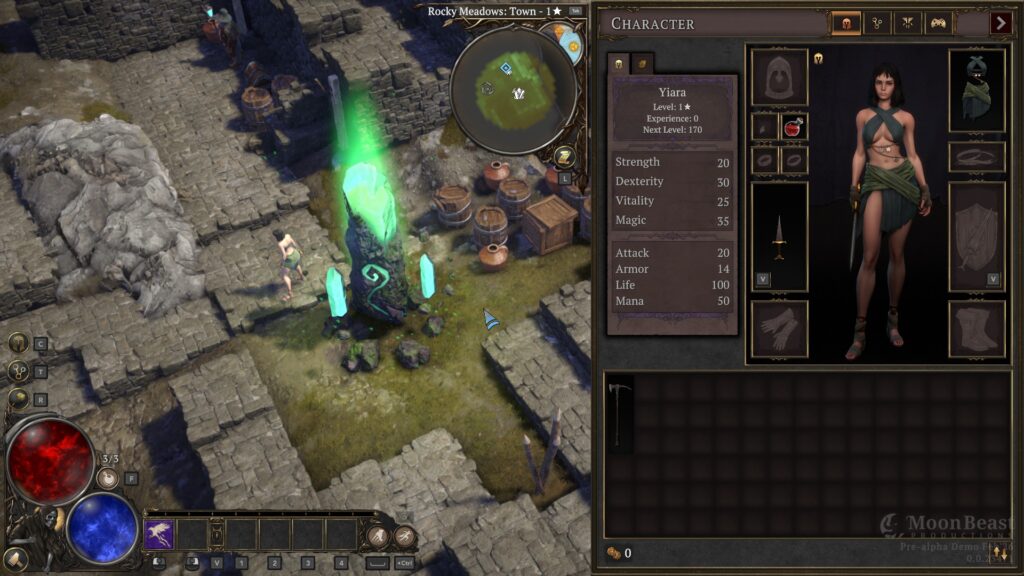Click the golden Z icon below minimap

[x=563, y=155]
